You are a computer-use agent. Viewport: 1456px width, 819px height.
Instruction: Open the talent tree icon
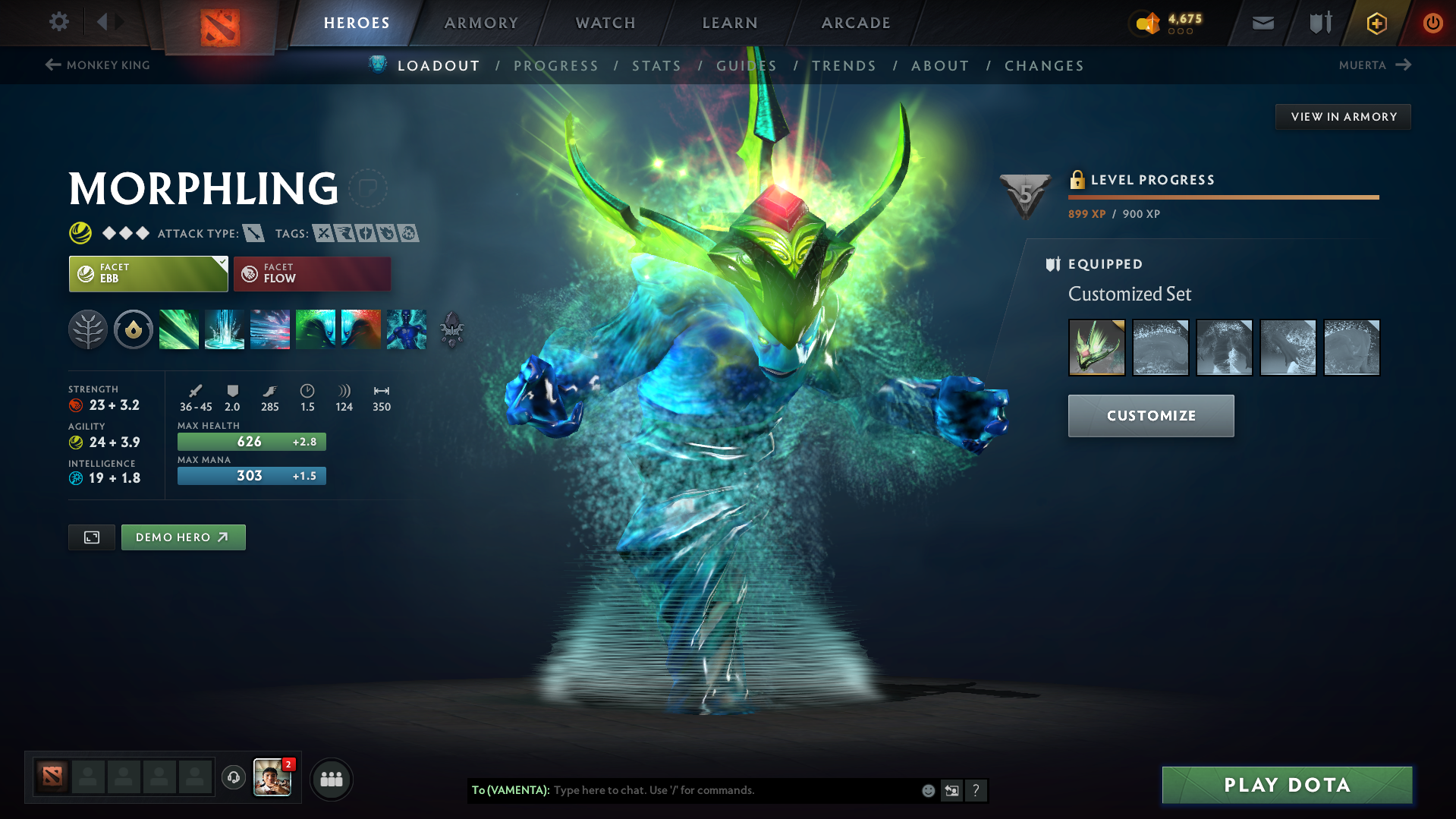[x=88, y=329]
